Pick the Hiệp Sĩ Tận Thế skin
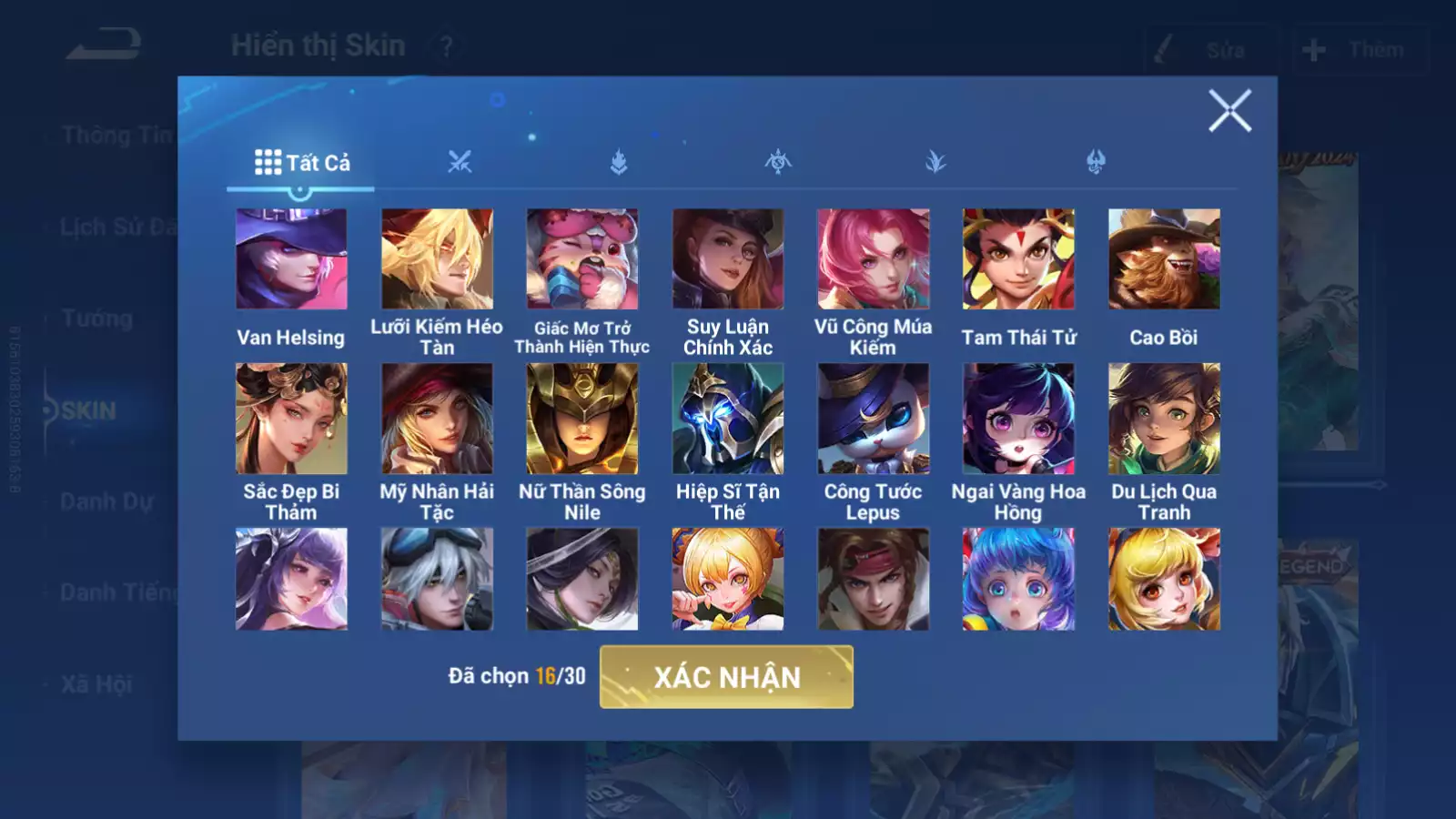The height and width of the screenshot is (819, 1456). pyautogui.click(x=728, y=419)
